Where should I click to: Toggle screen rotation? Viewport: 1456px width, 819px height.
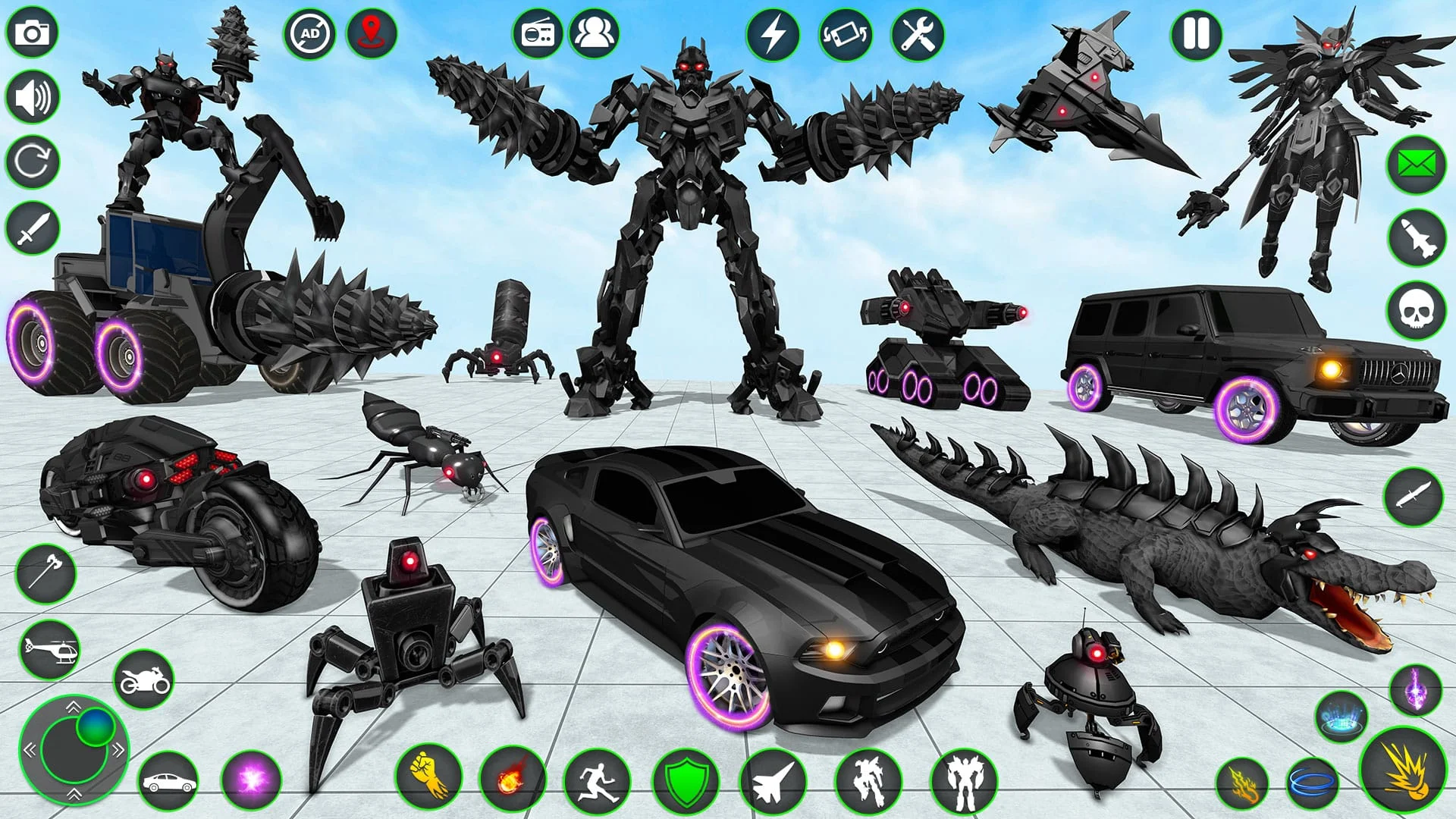click(846, 33)
